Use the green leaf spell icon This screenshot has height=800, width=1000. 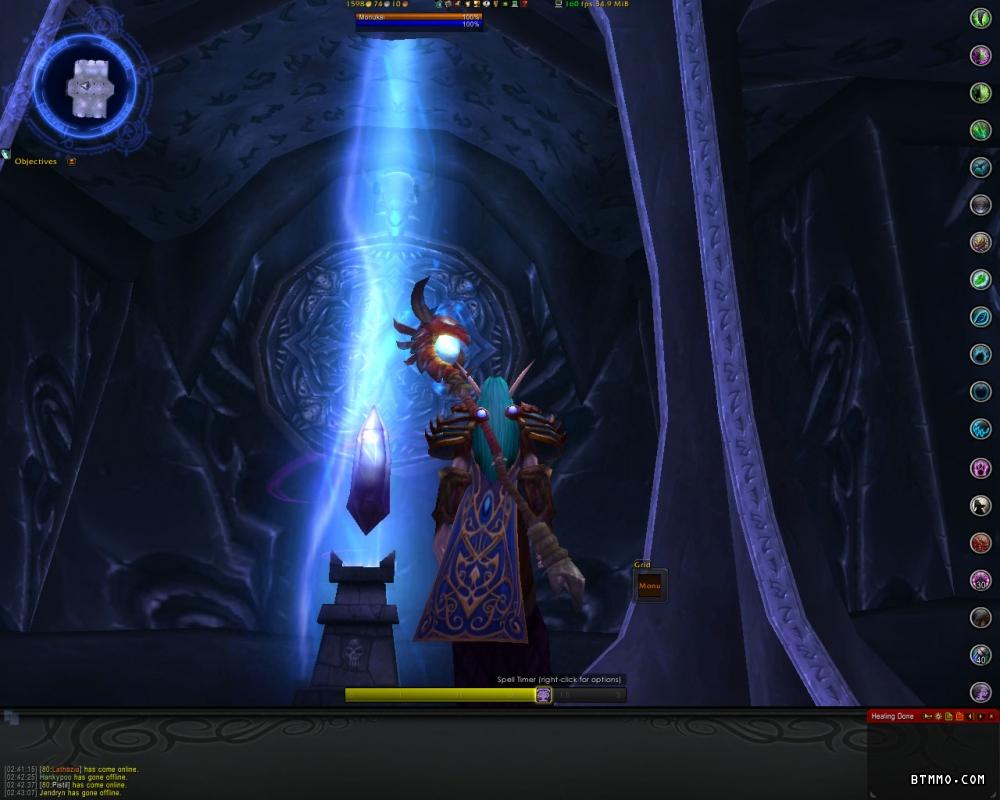click(981, 280)
